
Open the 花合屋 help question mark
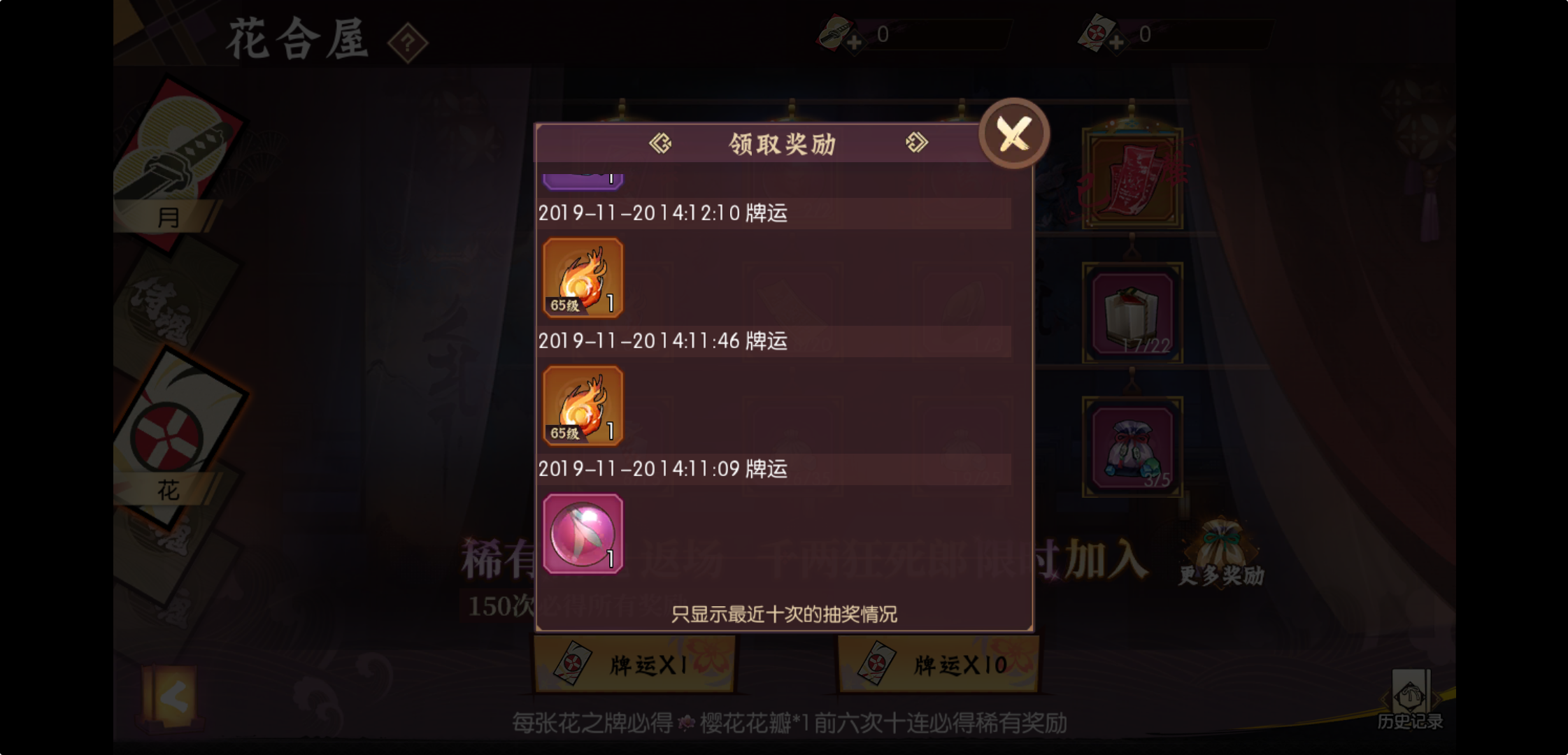tap(408, 42)
